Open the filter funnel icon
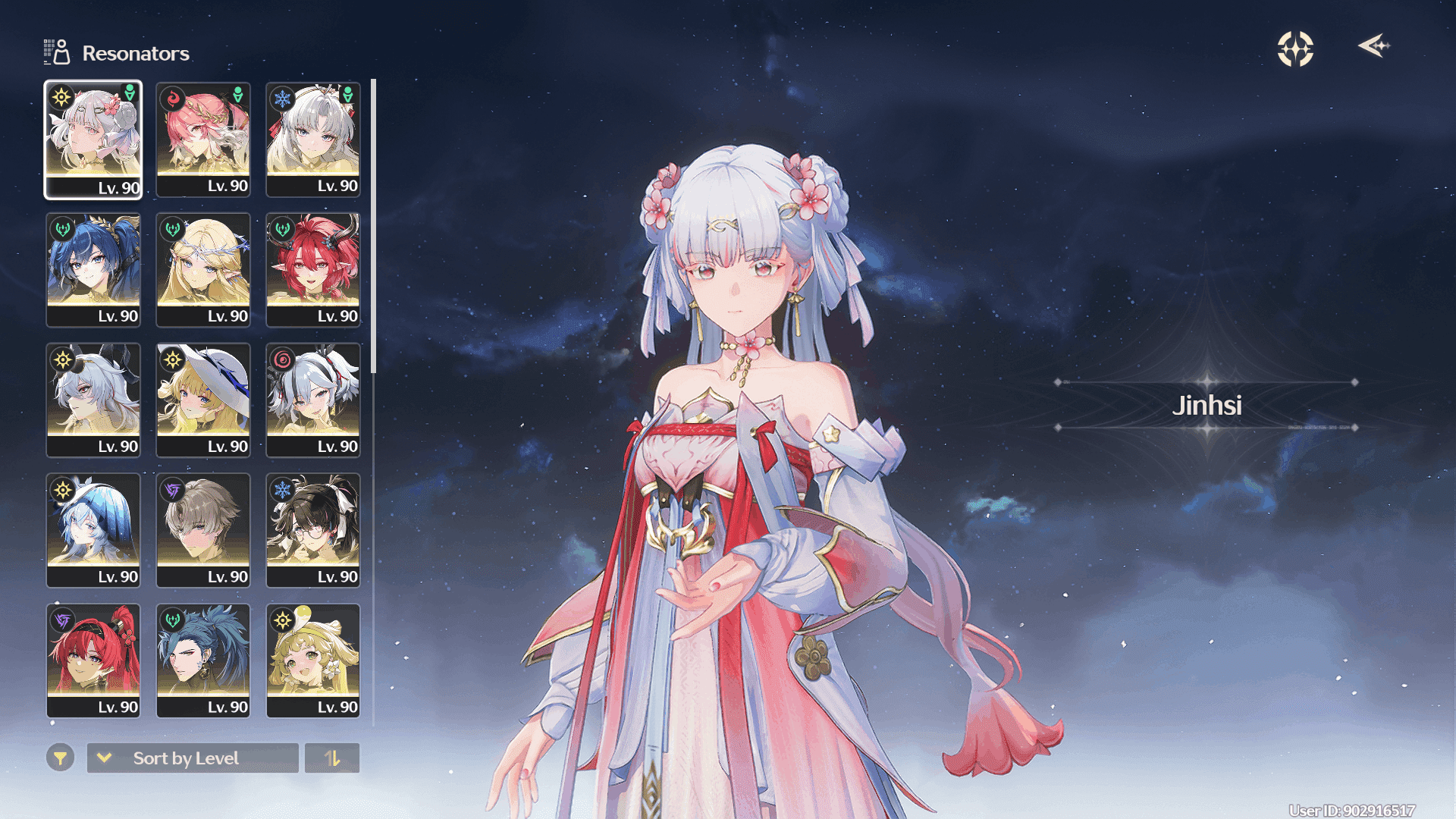 (60, 758)
